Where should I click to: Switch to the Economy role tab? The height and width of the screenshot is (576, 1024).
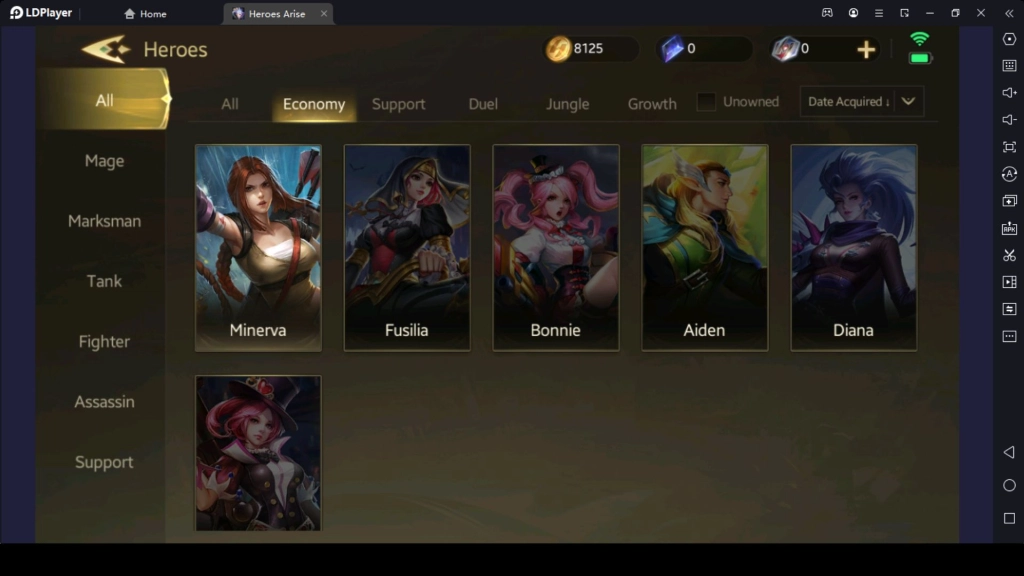click(314, 104)
